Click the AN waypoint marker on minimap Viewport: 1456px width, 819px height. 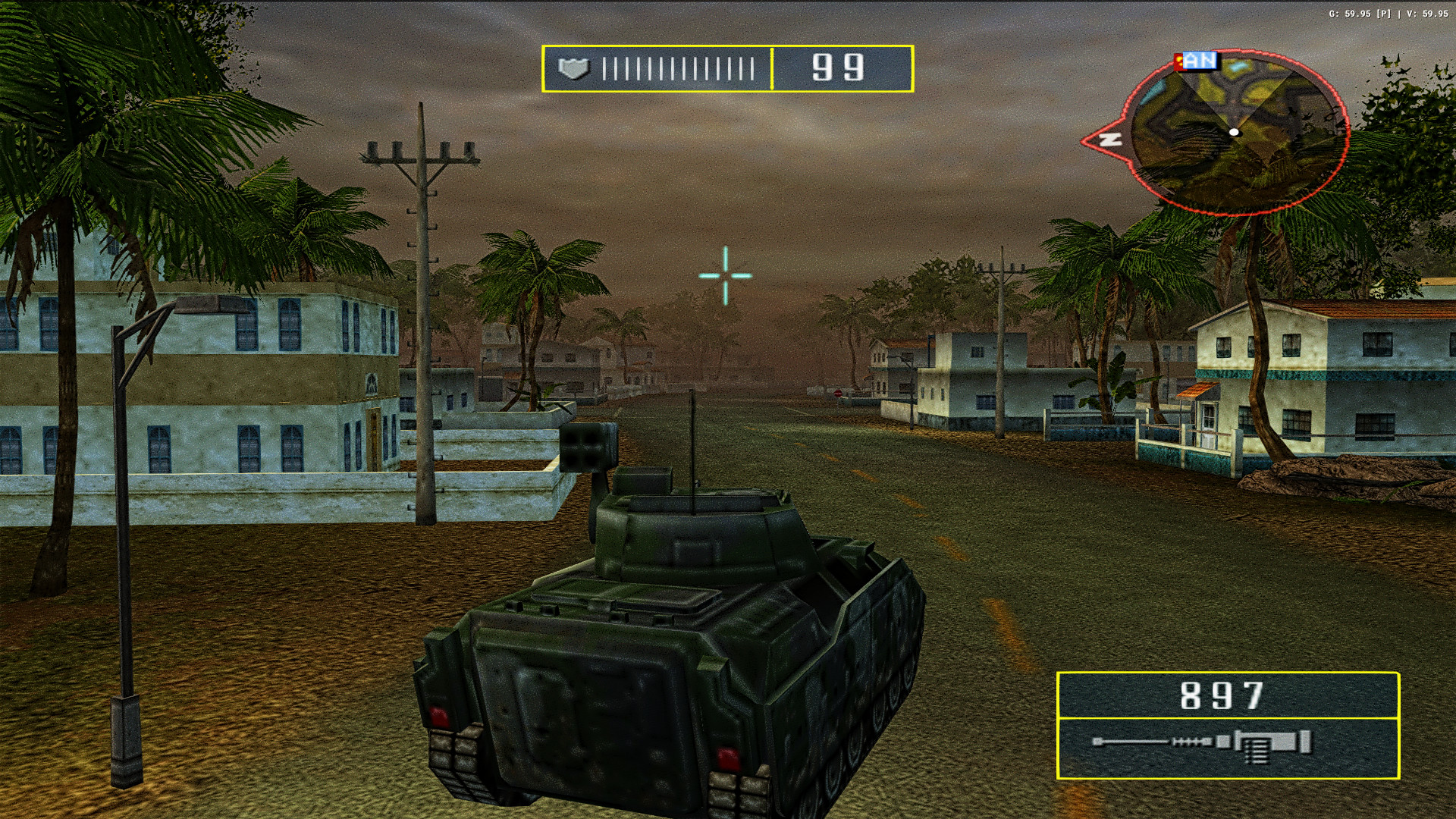click(x=1200, y=60)
